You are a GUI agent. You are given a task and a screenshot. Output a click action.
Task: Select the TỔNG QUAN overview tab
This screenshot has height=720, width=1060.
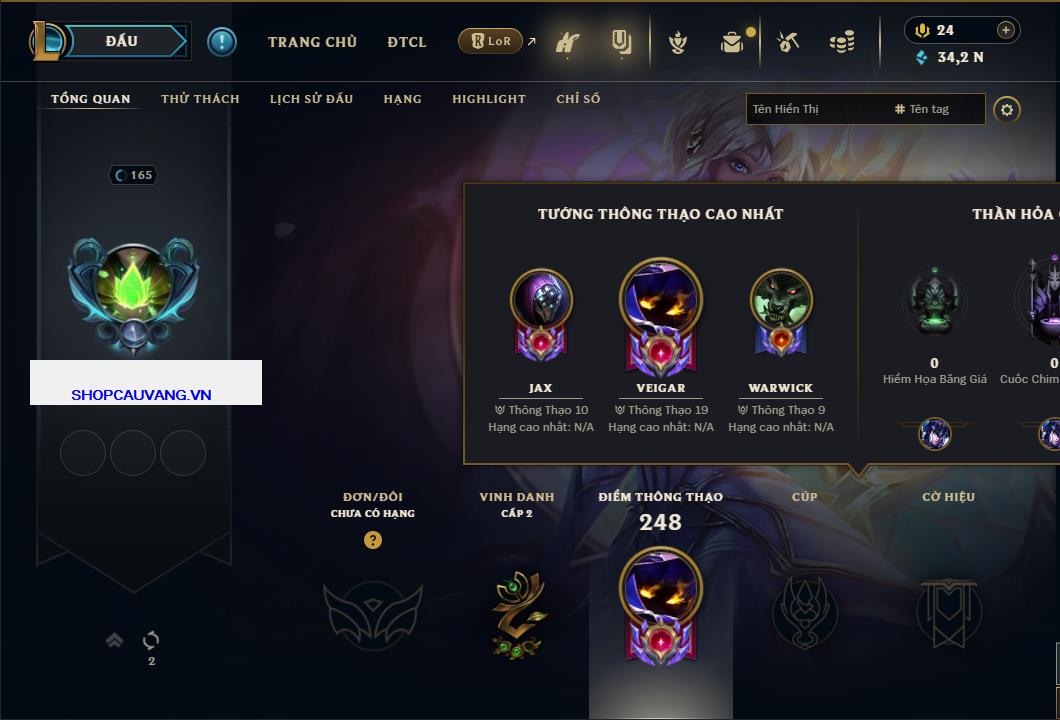(x=90, y=99)
